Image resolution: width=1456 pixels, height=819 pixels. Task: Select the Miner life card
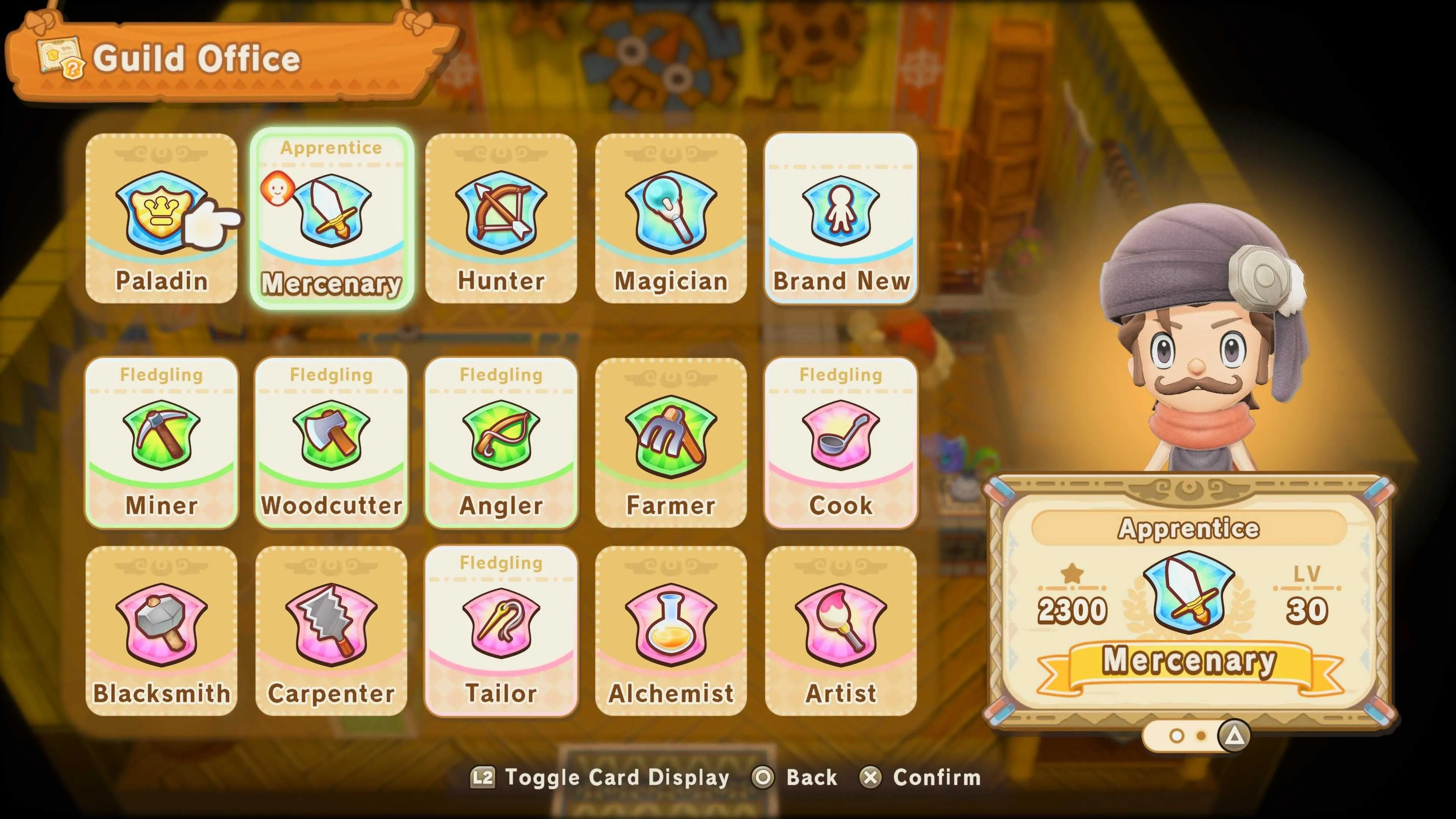[161, 442]
